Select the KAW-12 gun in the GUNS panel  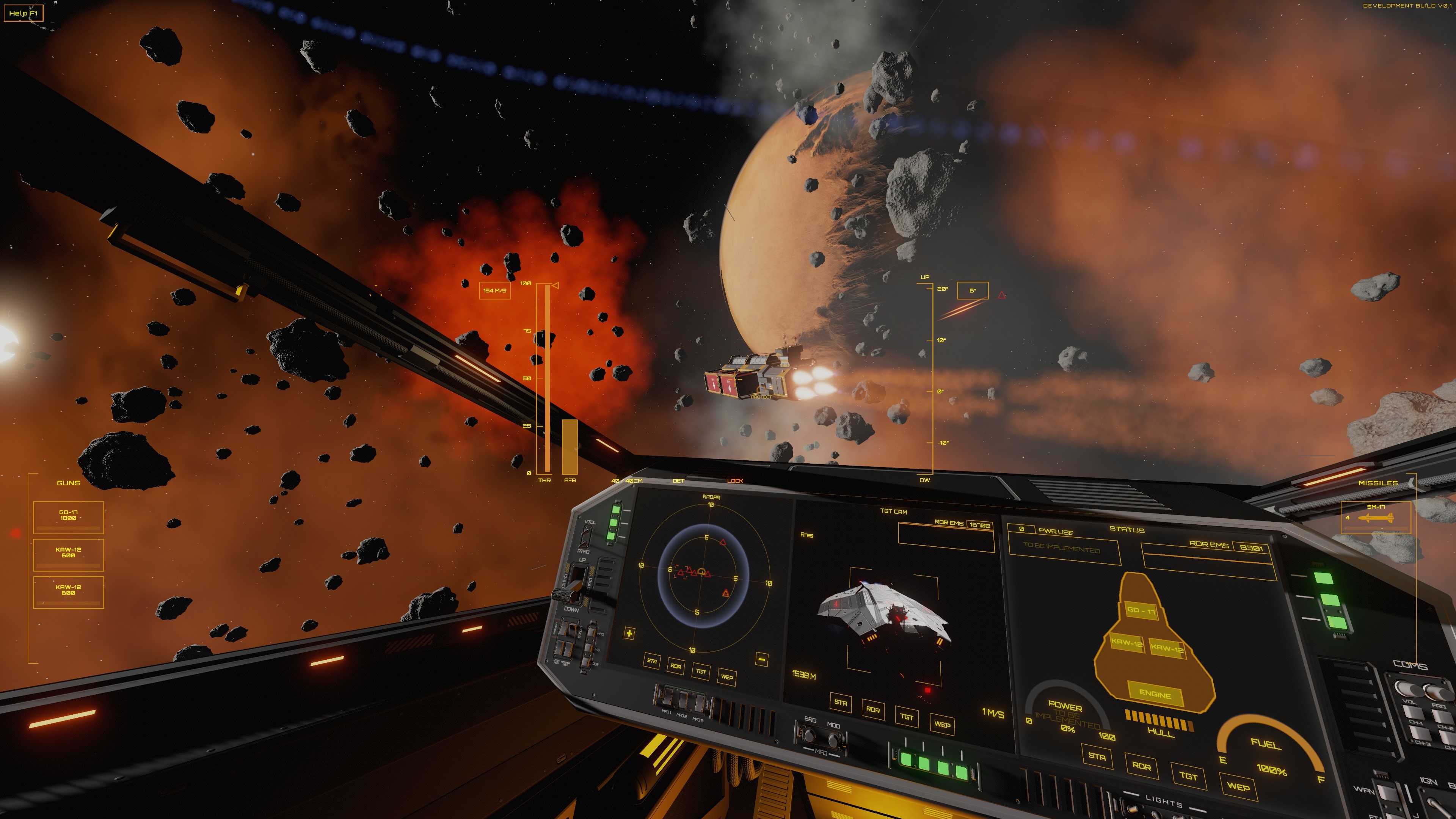point(69,554)
